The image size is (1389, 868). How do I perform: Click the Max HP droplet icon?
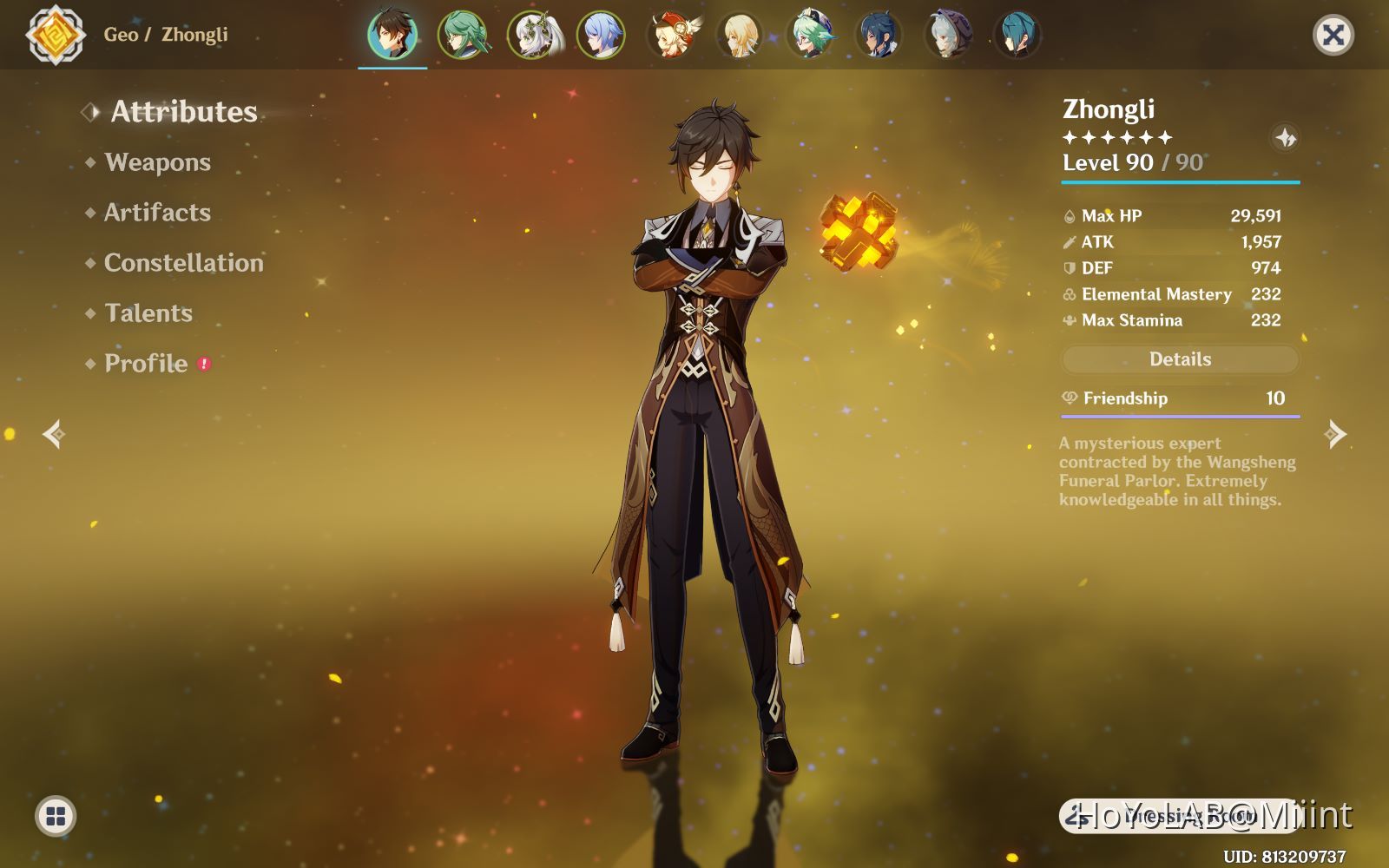pyautogui.click(x=1068, y=215)
